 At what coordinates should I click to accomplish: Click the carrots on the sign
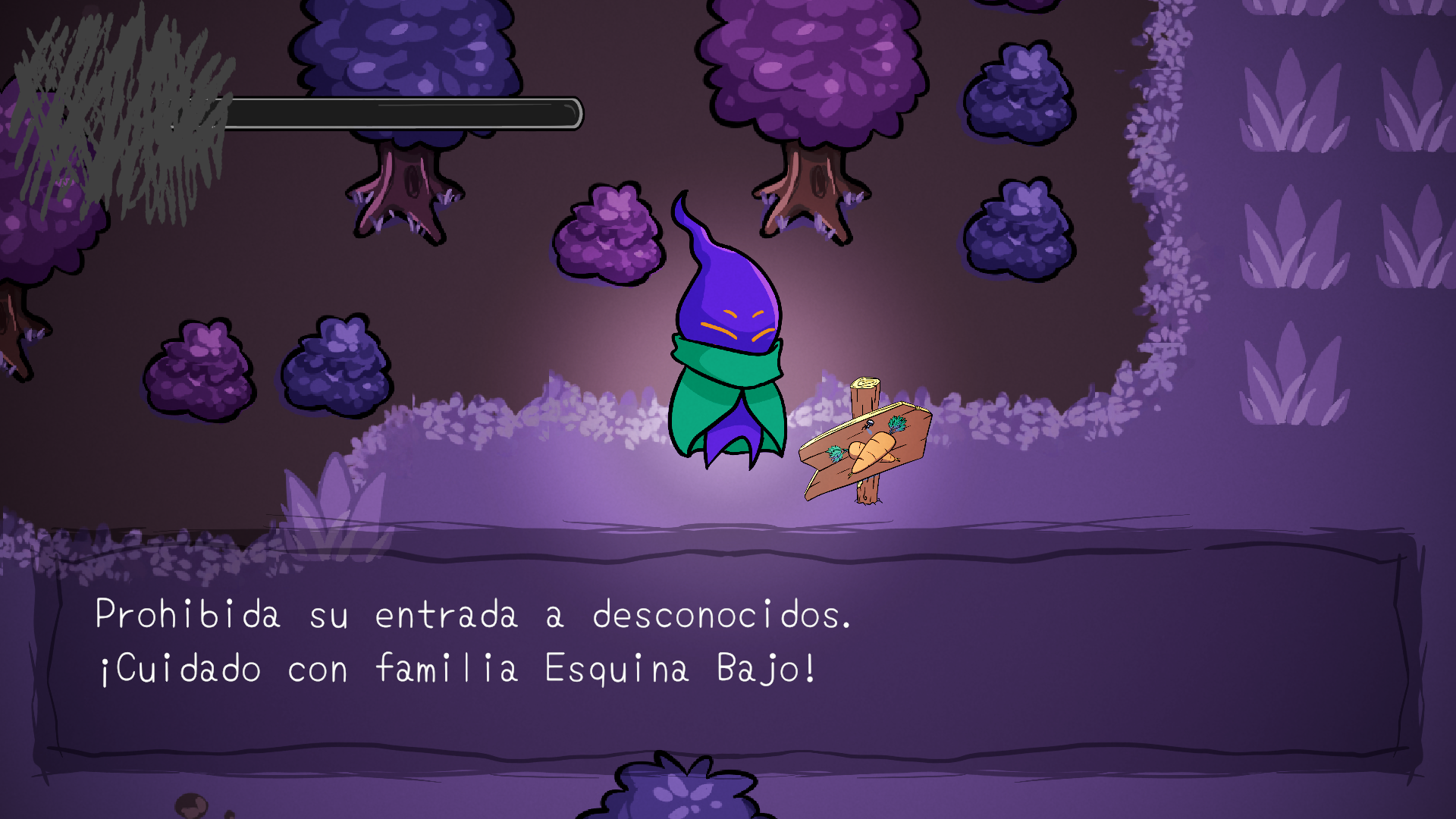872,451
